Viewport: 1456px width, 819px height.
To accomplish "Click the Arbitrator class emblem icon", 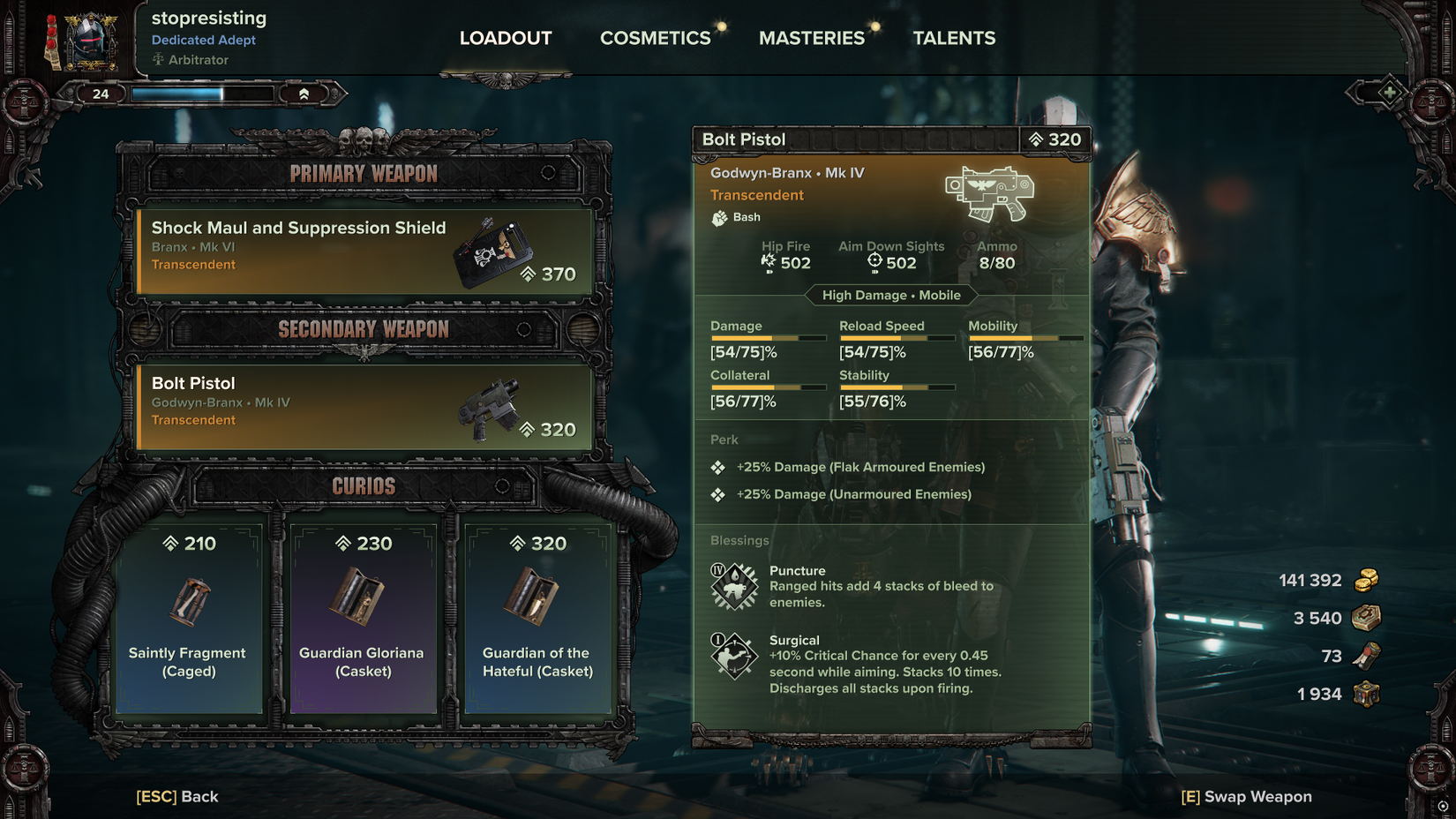I will click(159, 59).
